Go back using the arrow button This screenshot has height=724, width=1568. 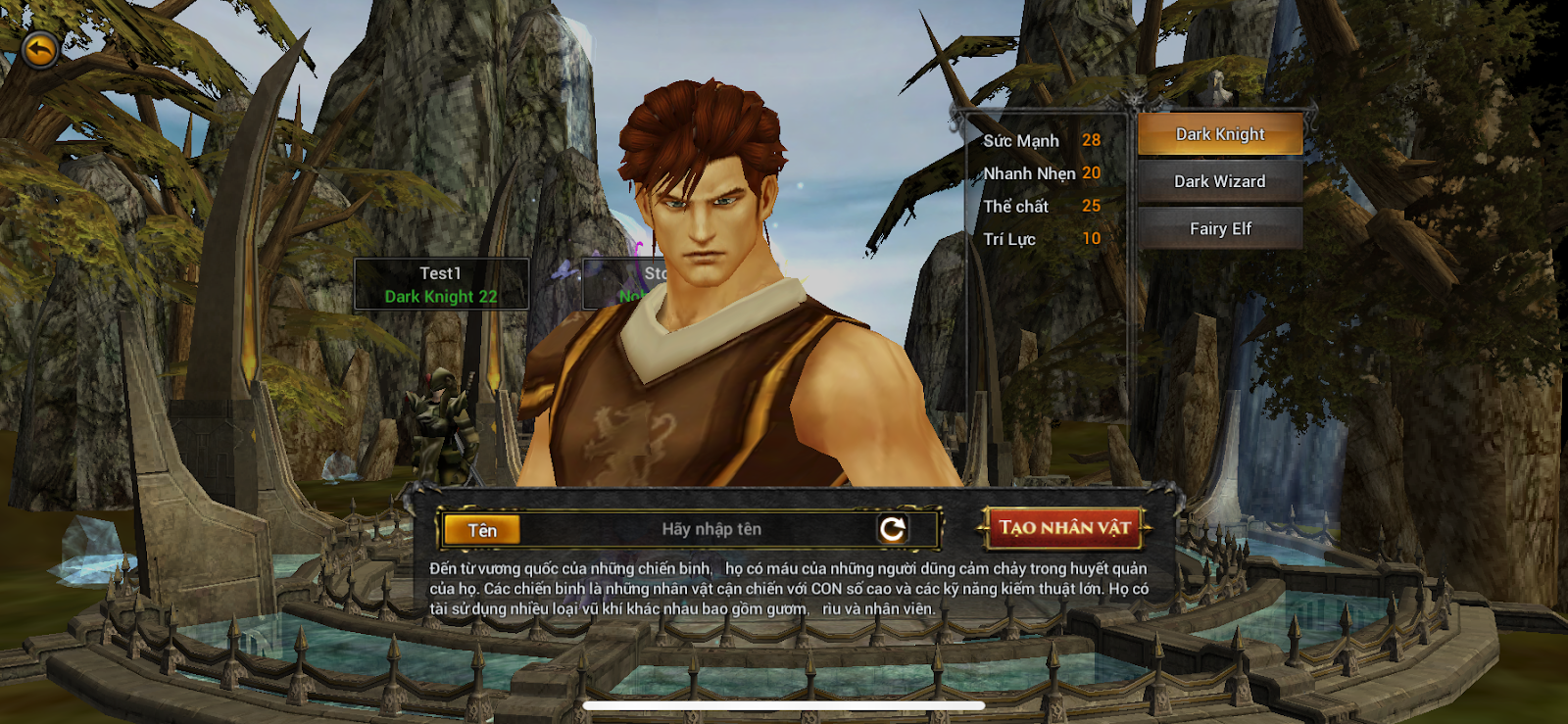pos(39,49)
